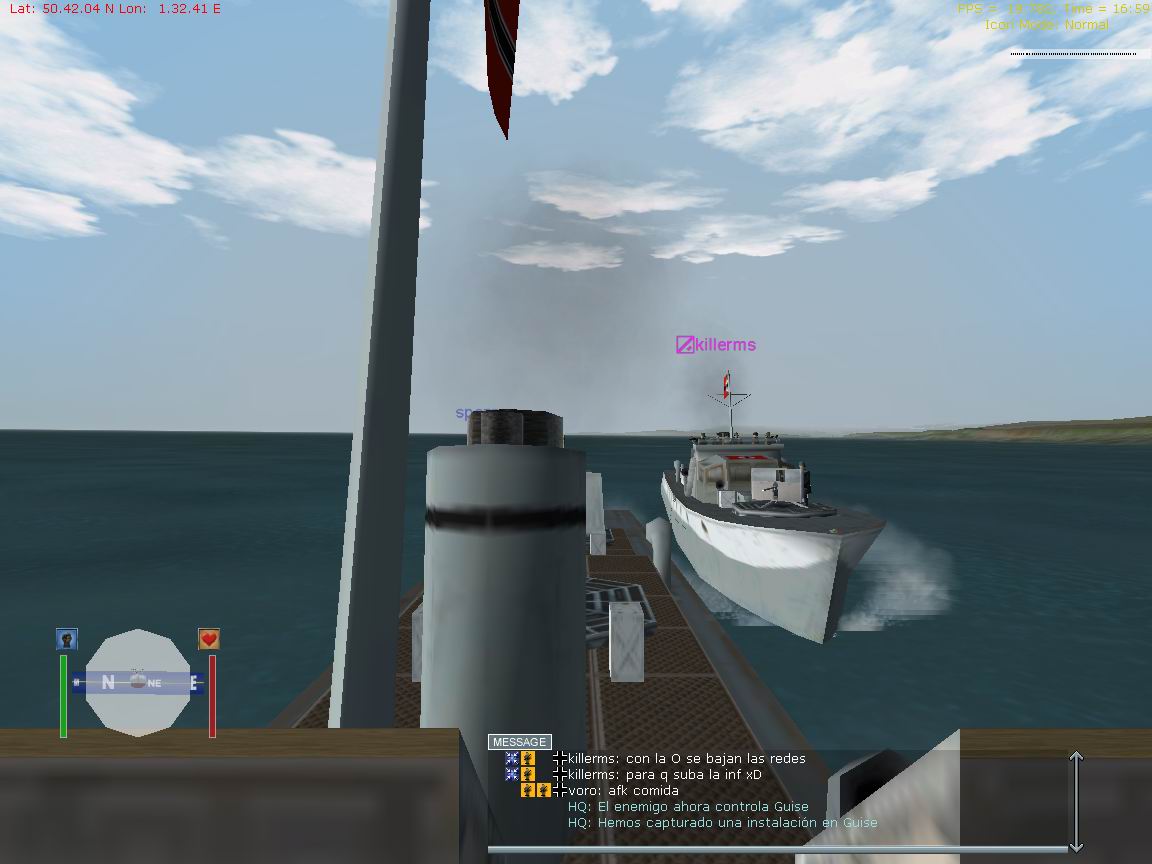Click the compass heading dial
Screen dimensions: 1152x864
click(x=138, y=683)
